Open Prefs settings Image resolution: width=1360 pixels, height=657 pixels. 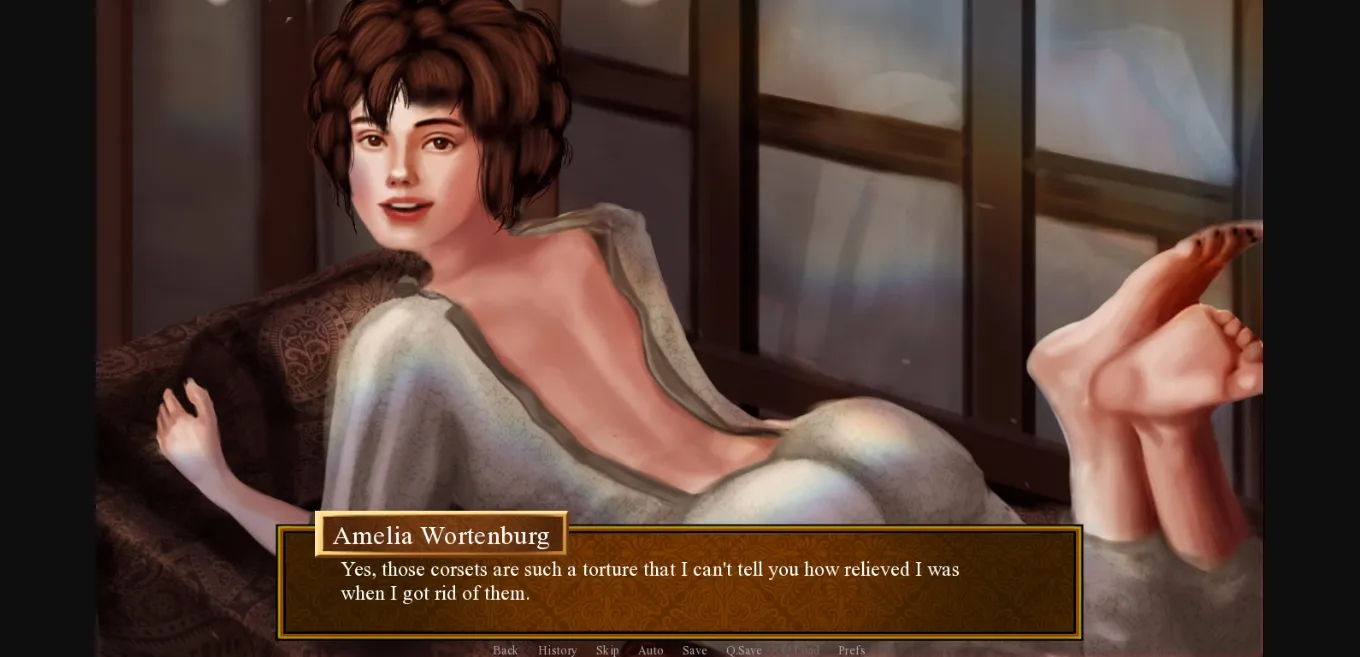851,650
